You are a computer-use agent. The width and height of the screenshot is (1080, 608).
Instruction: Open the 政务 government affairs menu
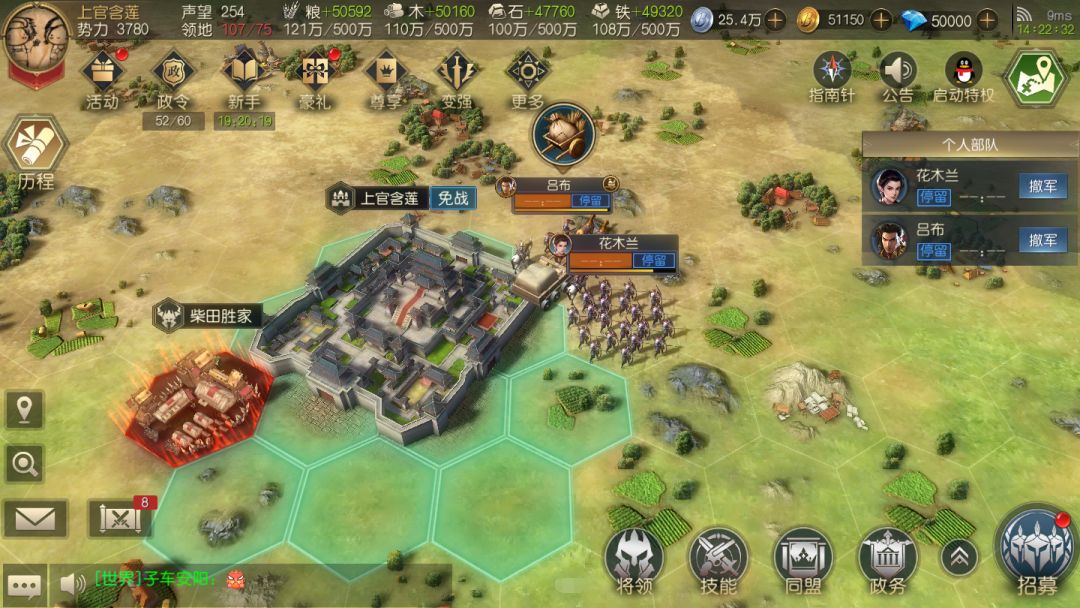pyautogui.click(x=887, y=555)
